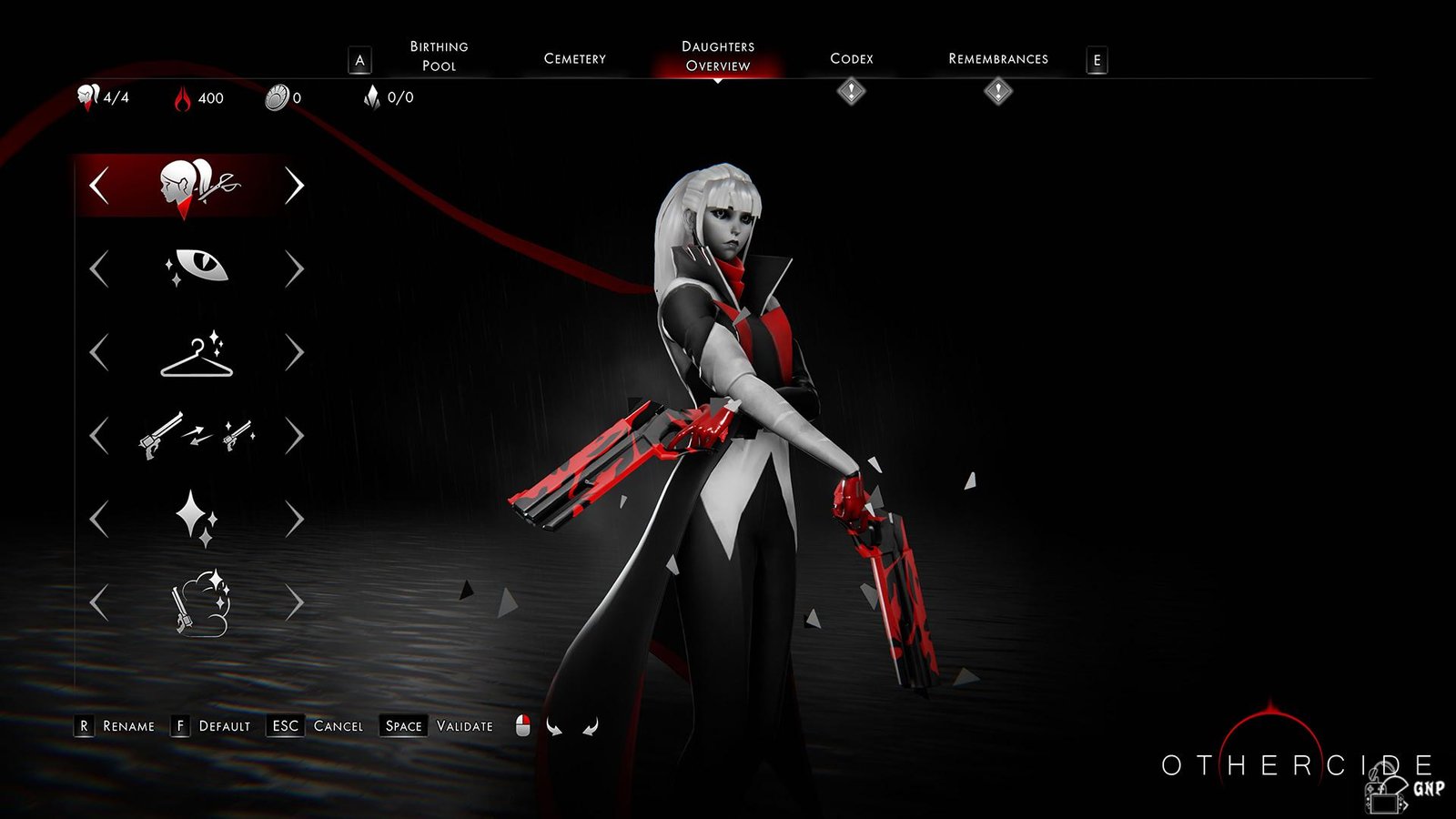Screen dimensions: 1456x819
Task: Switch to the previous outfit
Action: (99, 353)
